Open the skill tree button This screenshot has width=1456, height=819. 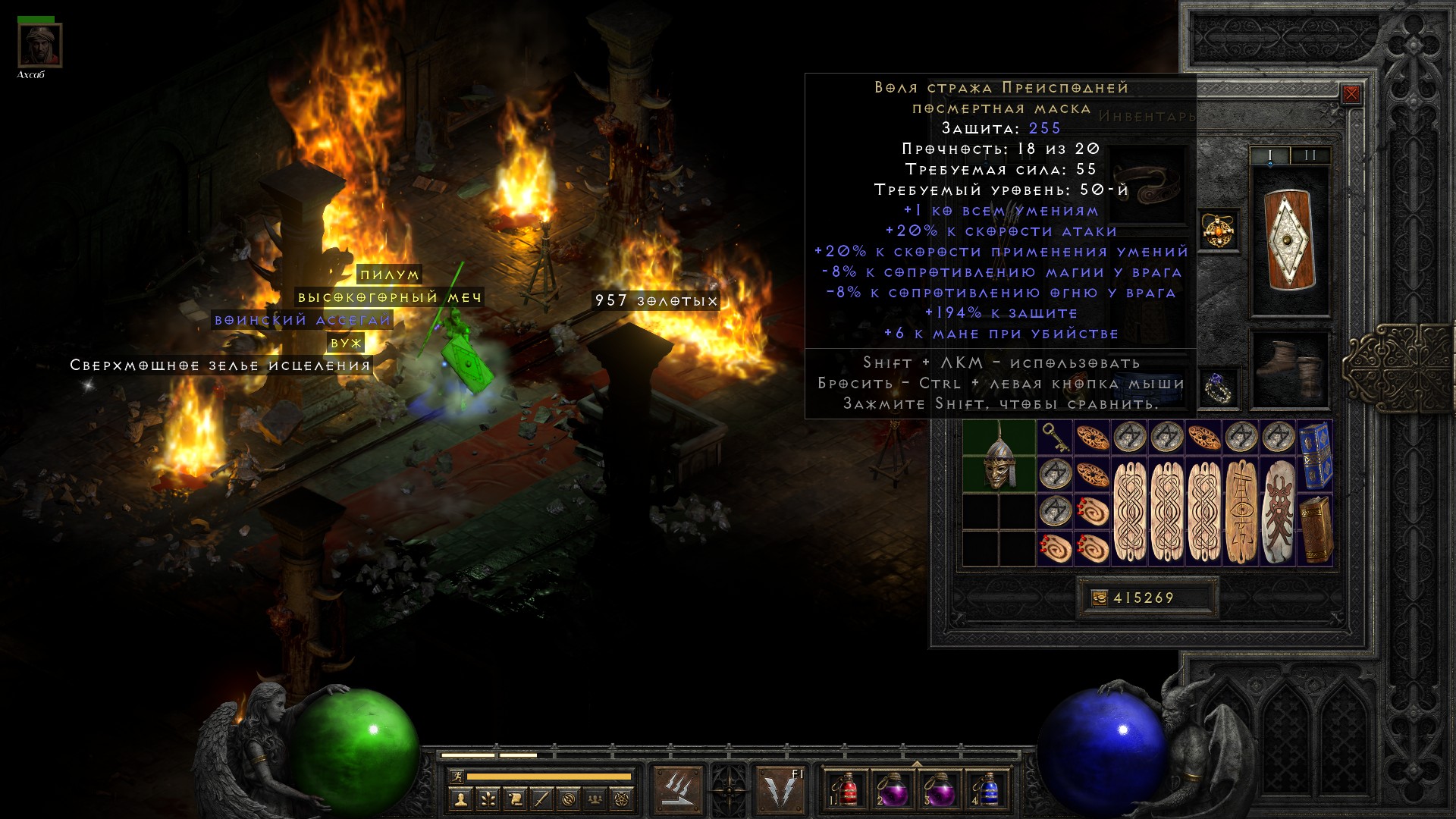point(488,799)
